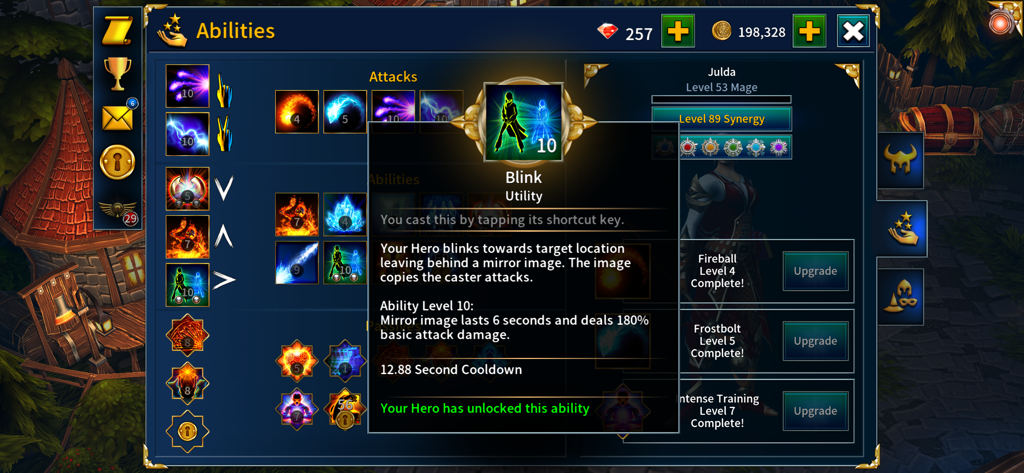
Task: Click the locked passive slot with keyhole
Action: point(187,431)
